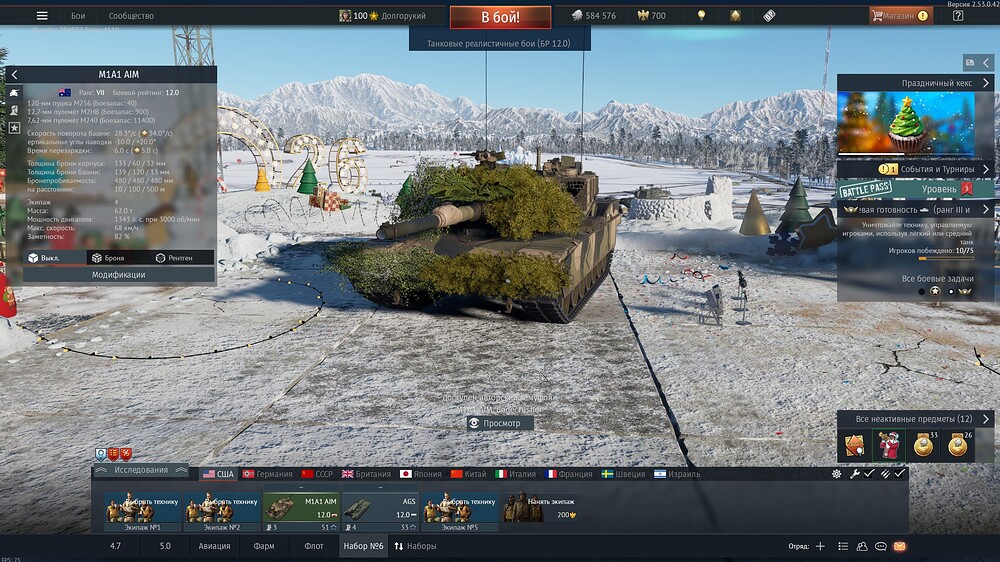Choose the Япония nation tab
Image resolution: width=1000 pixels, height=562 pixels.
pyautogui.click(x=421, y=474)
